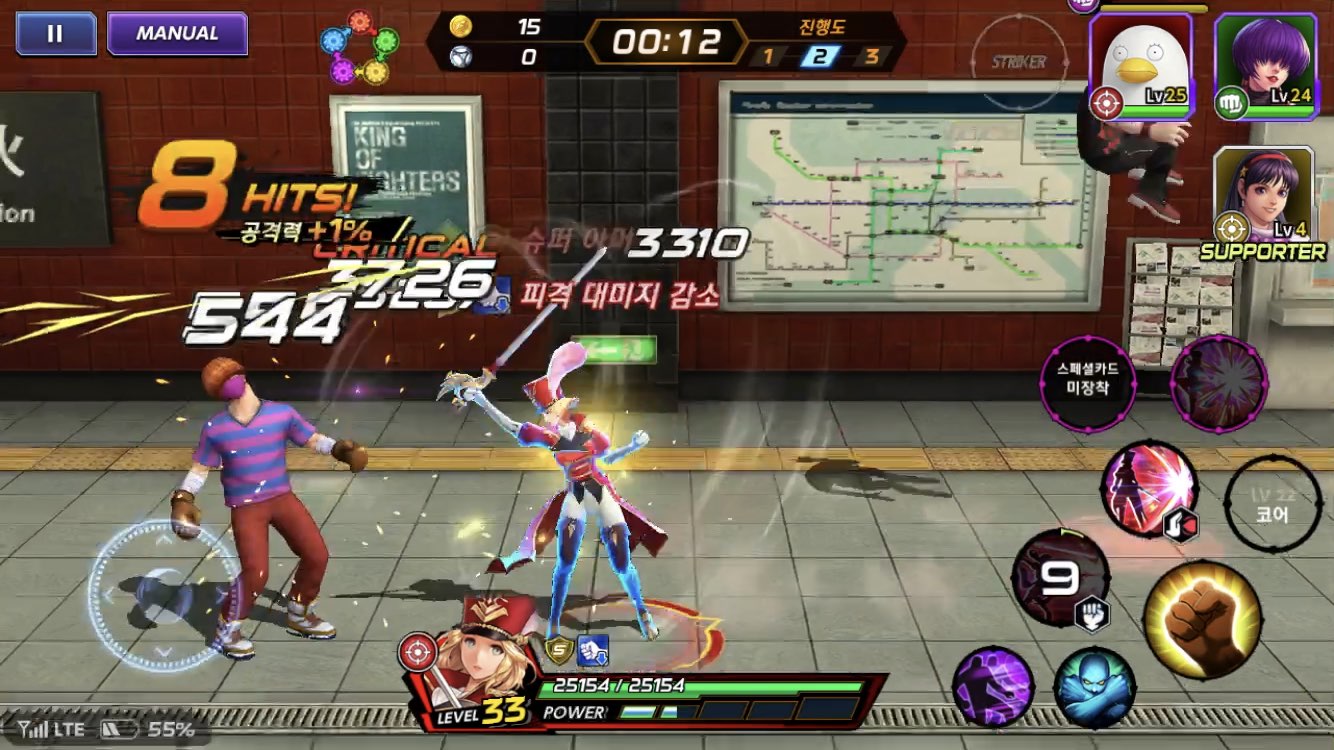Trigger the 코어 core skill button
The width and height of the screenshot is (1334, 750).
1273,503
